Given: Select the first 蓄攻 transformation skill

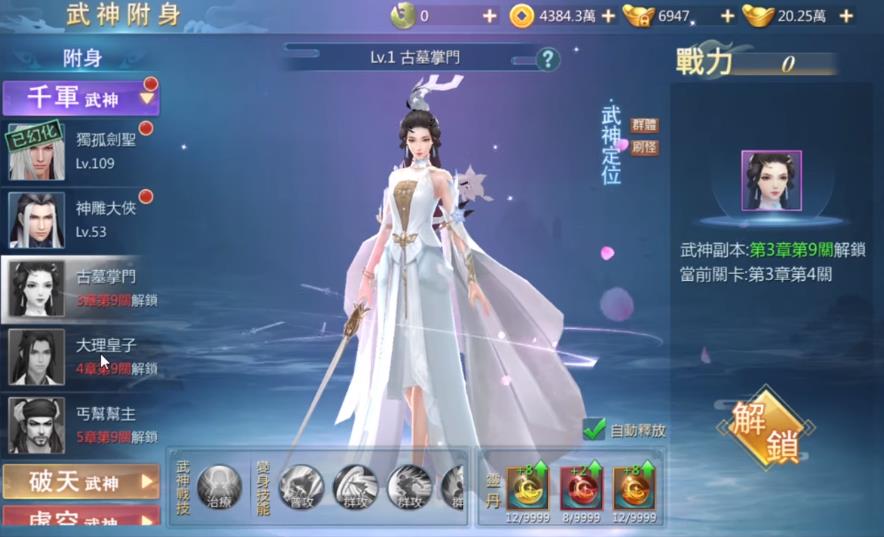Looking at the screenshot, I should (300, 486).
